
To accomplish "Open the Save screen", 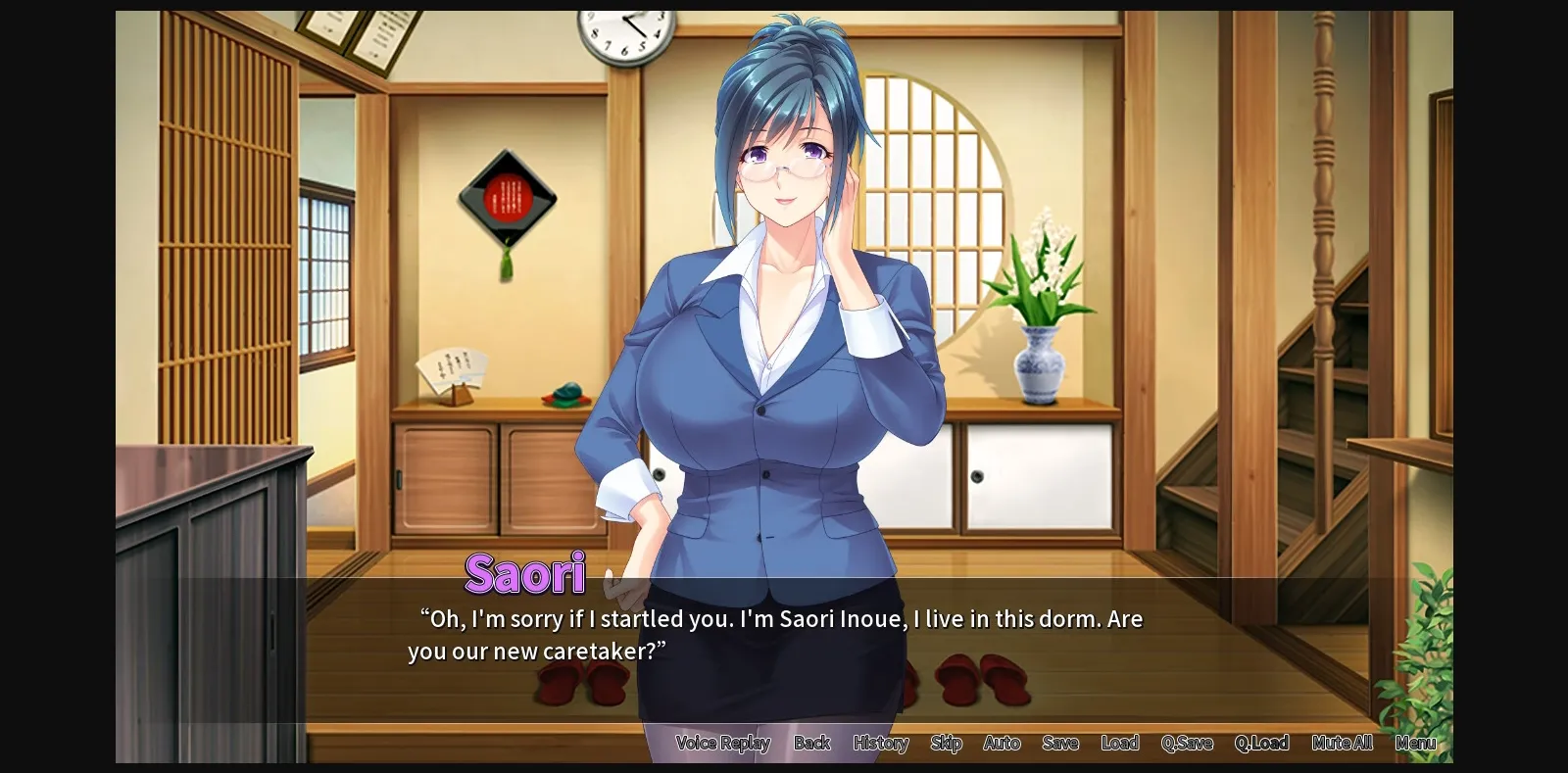I will [1060, 743].
